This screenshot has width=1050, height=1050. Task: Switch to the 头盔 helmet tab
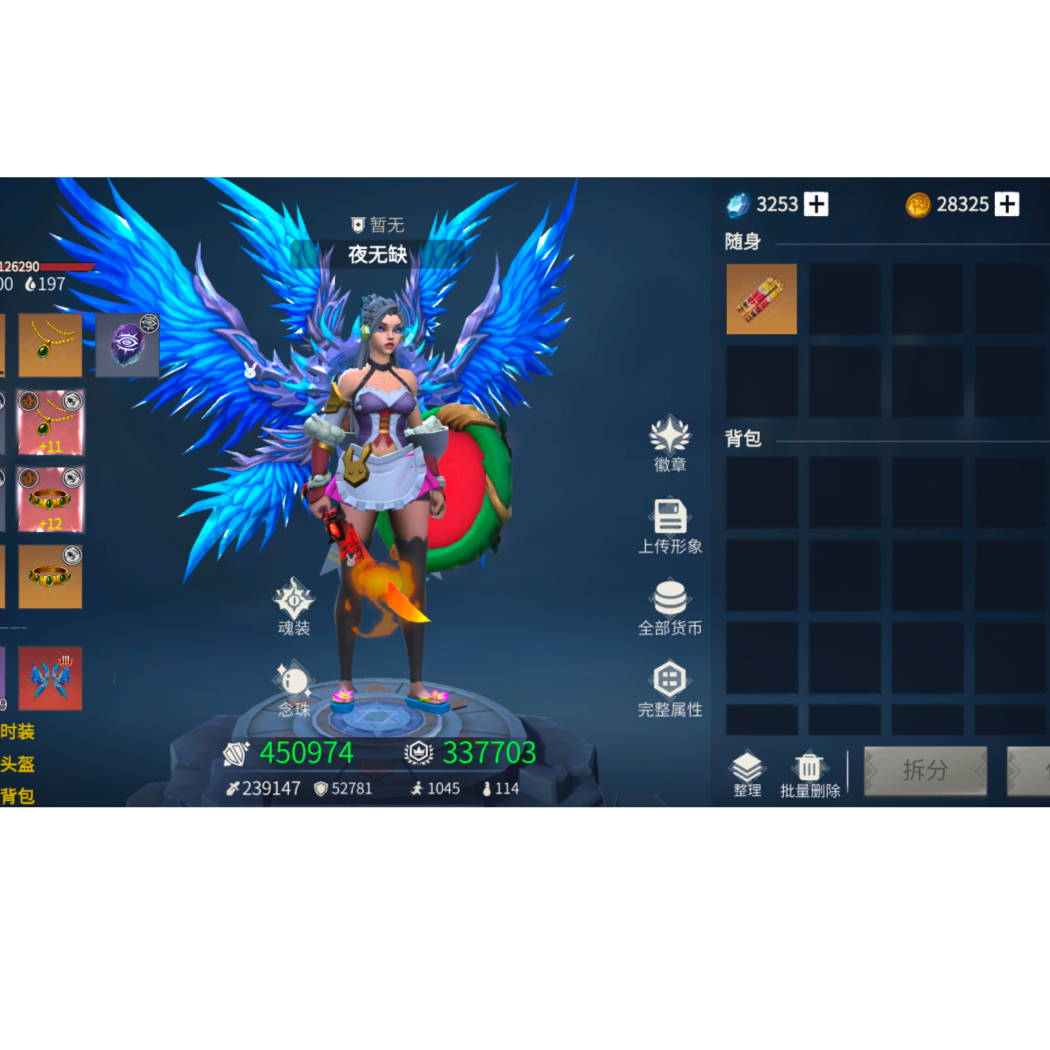pyautogui.click(x=17, y=764)
